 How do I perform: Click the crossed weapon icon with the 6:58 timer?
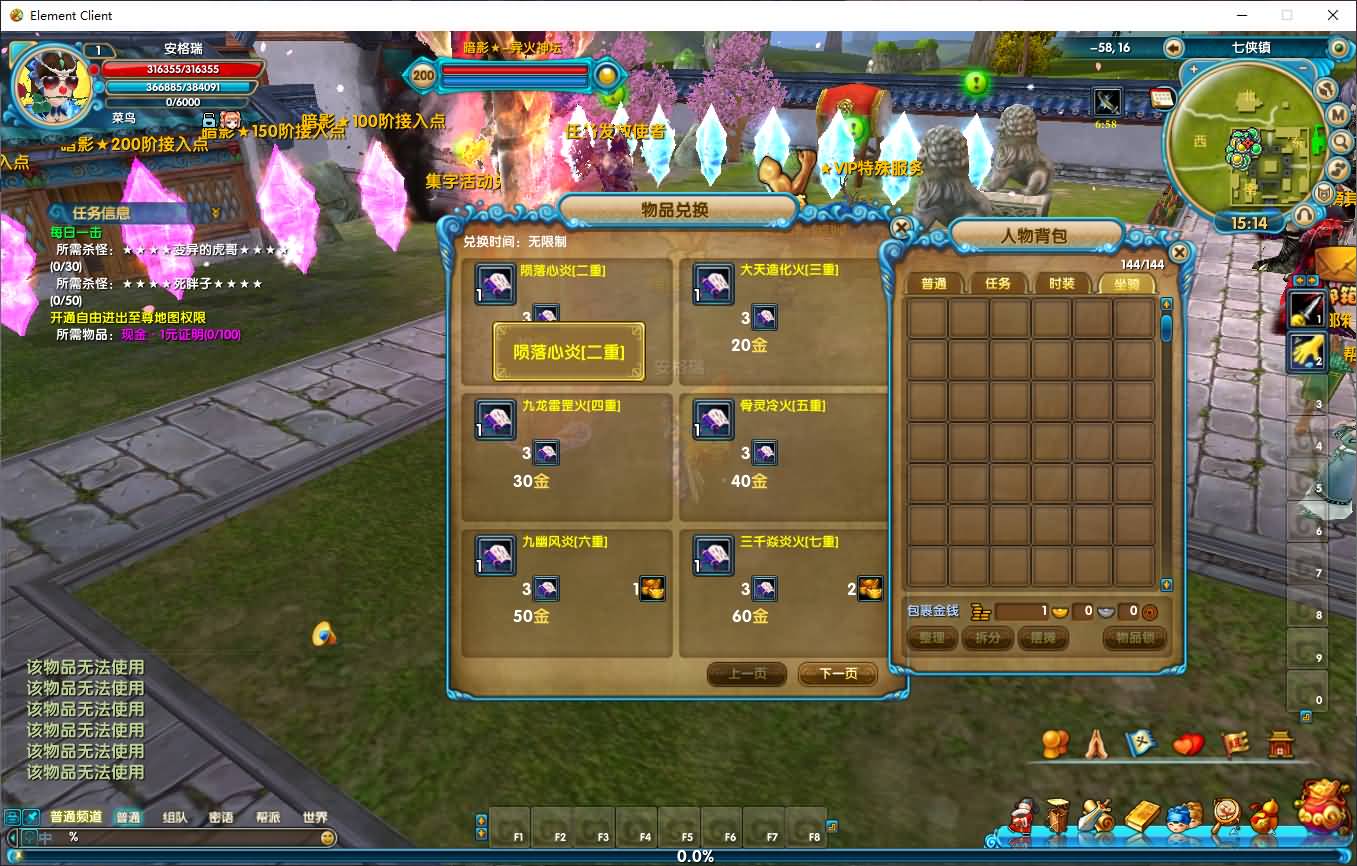point(1105,100)
